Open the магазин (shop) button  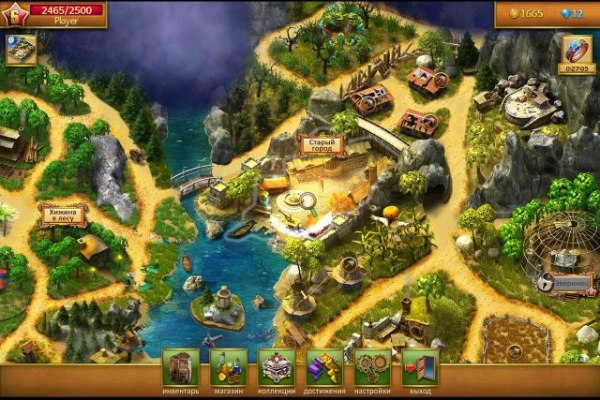coord(229,368)
